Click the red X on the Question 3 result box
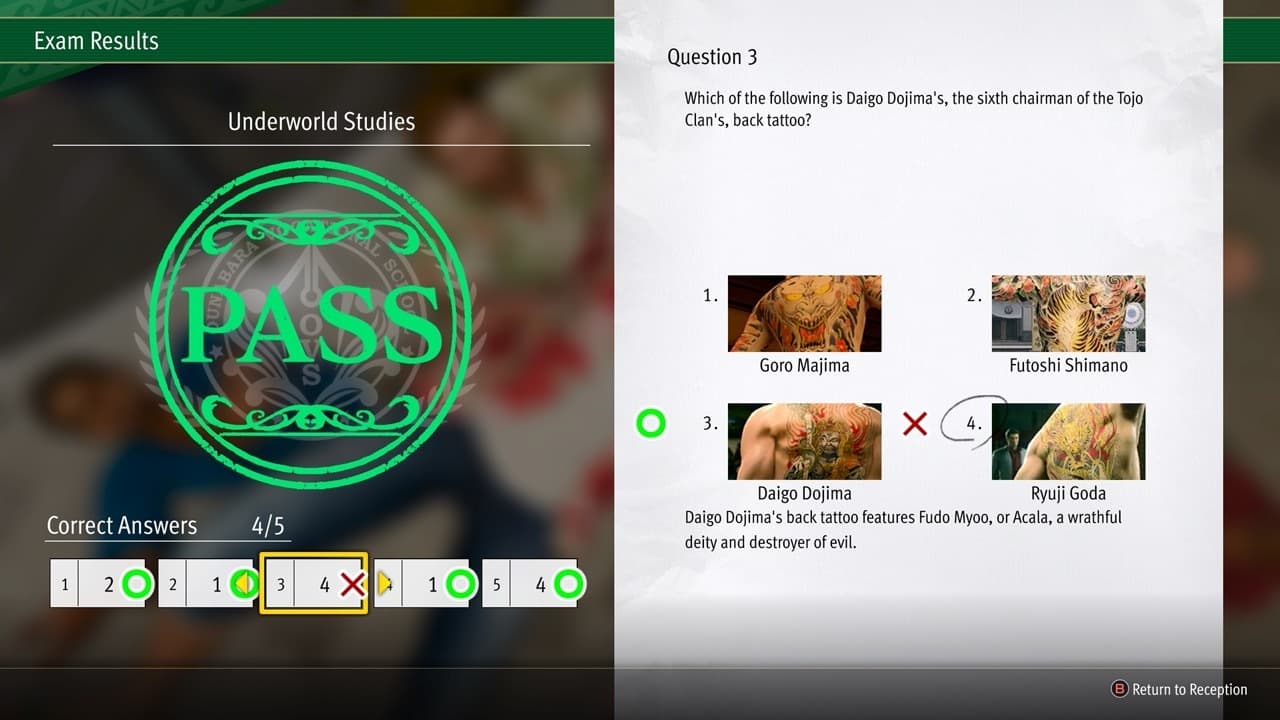This screenshot has width=1280, height=720. tap(354, 585)
